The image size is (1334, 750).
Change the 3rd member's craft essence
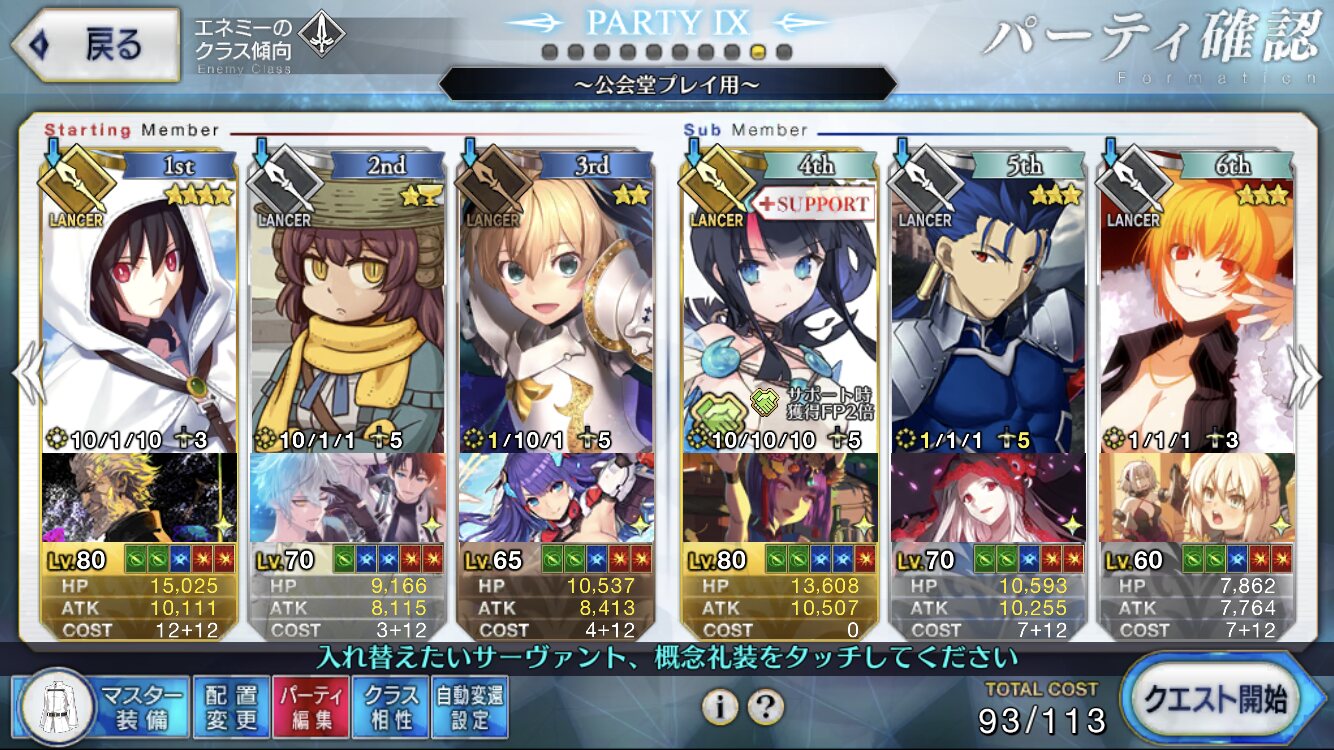click(556, 497)
